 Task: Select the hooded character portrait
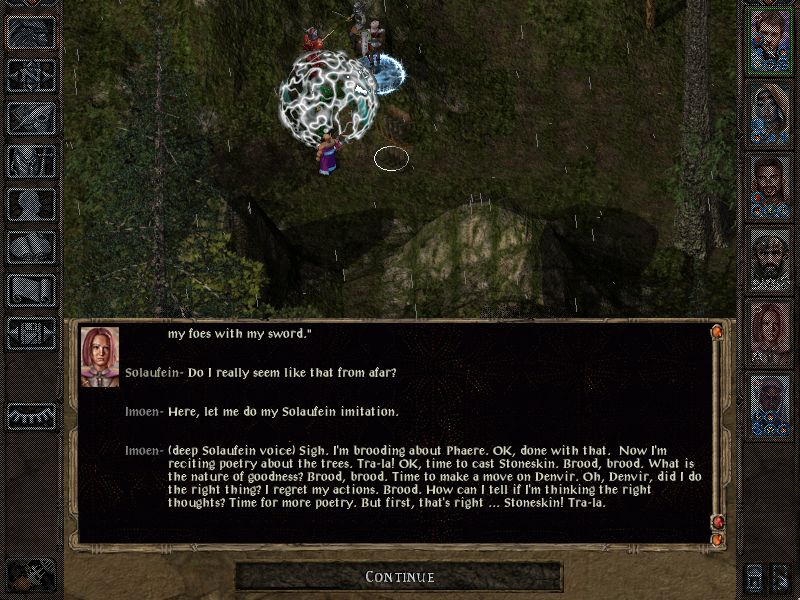pyautogui.click(x=769, y=113)
